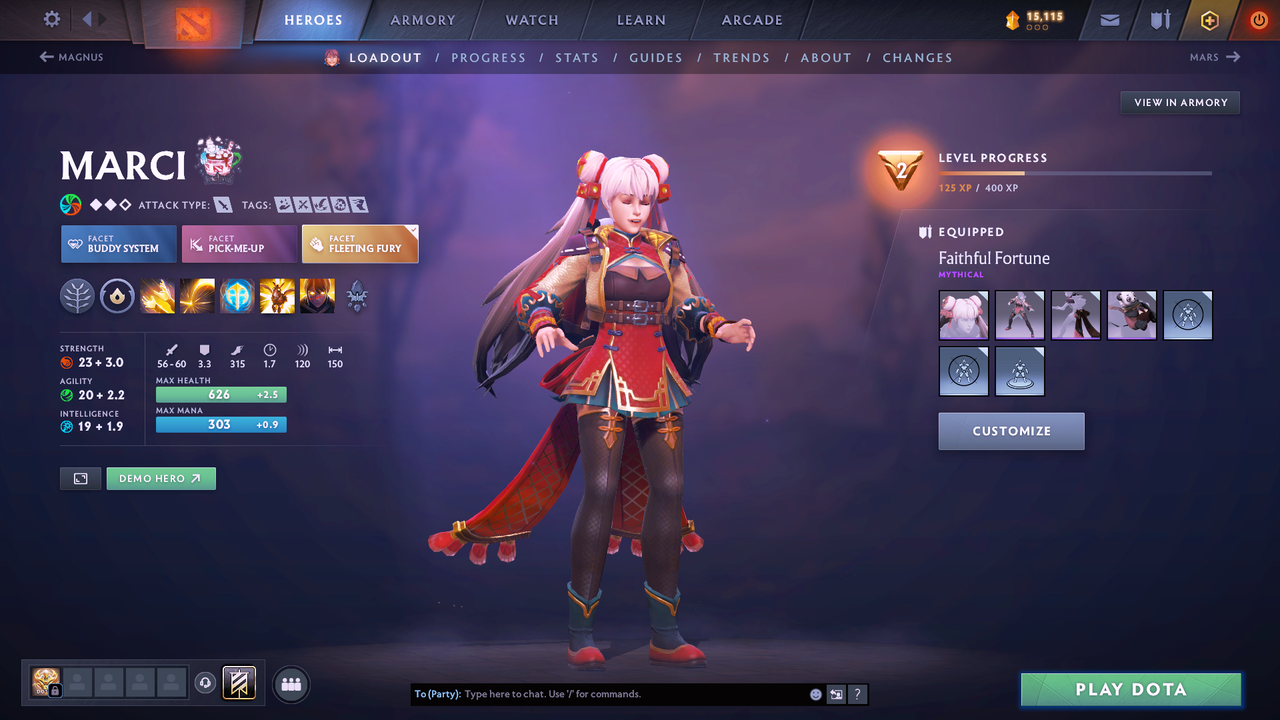Screen dimensions: 1280x720
Task: Select the first Faithful Fortune item thumbnail
Action: pyautogui.click(x=962, y=315)
